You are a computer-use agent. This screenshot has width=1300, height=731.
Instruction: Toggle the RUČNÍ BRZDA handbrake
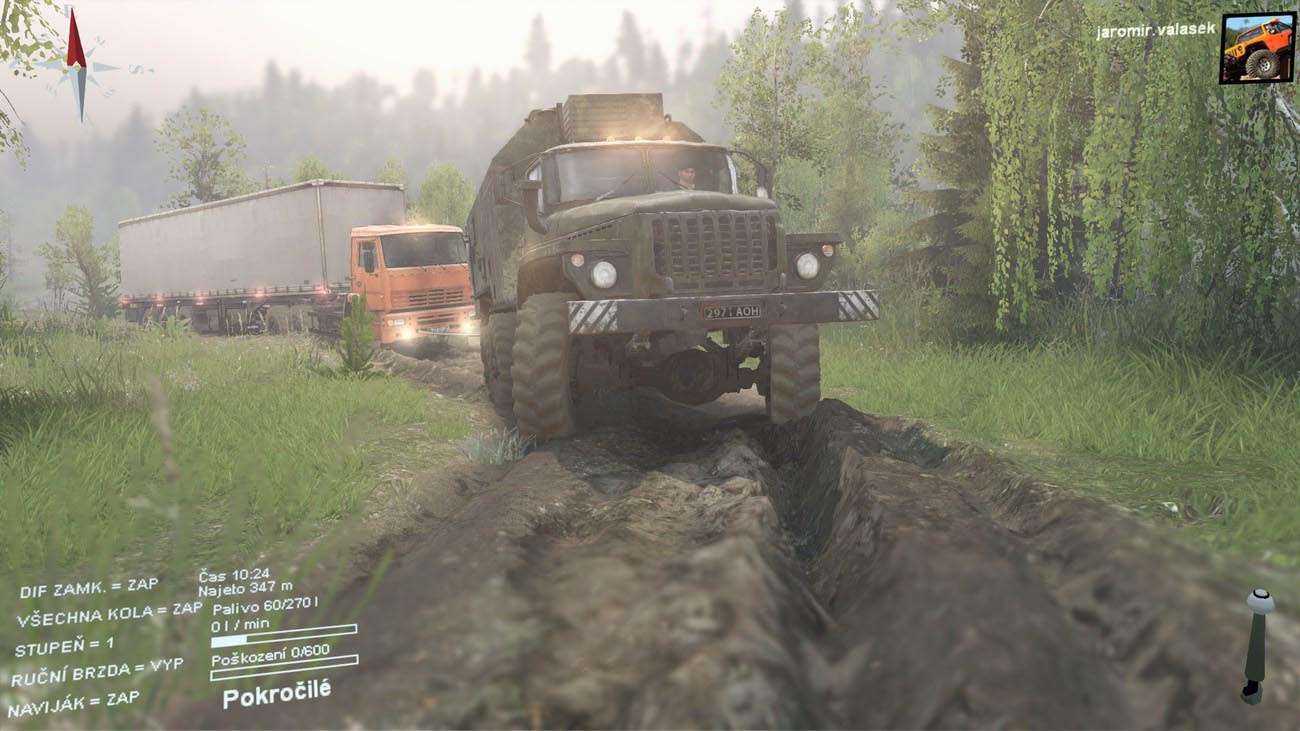click(97, 672)
